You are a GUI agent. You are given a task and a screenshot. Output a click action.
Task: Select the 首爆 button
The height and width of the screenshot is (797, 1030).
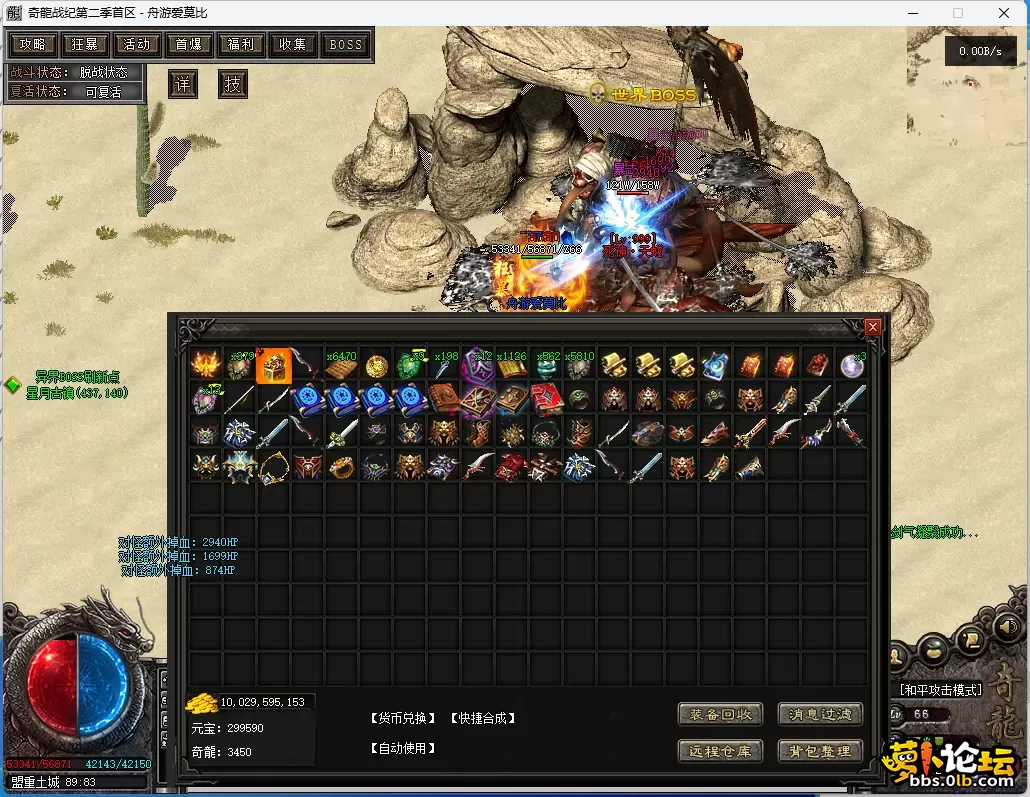click(189, 45)
